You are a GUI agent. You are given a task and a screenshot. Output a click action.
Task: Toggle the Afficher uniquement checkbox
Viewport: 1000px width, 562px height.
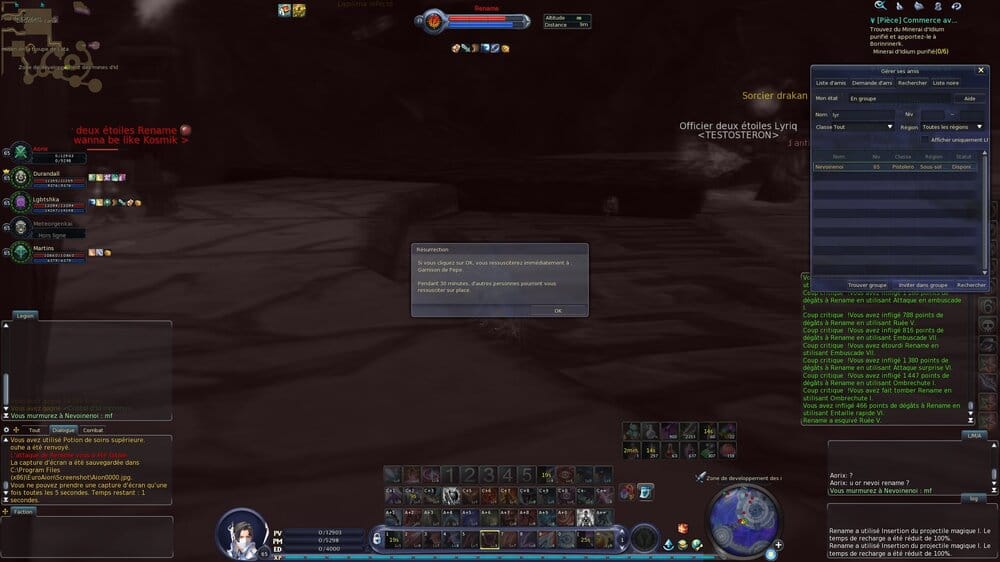coord(926,140)
